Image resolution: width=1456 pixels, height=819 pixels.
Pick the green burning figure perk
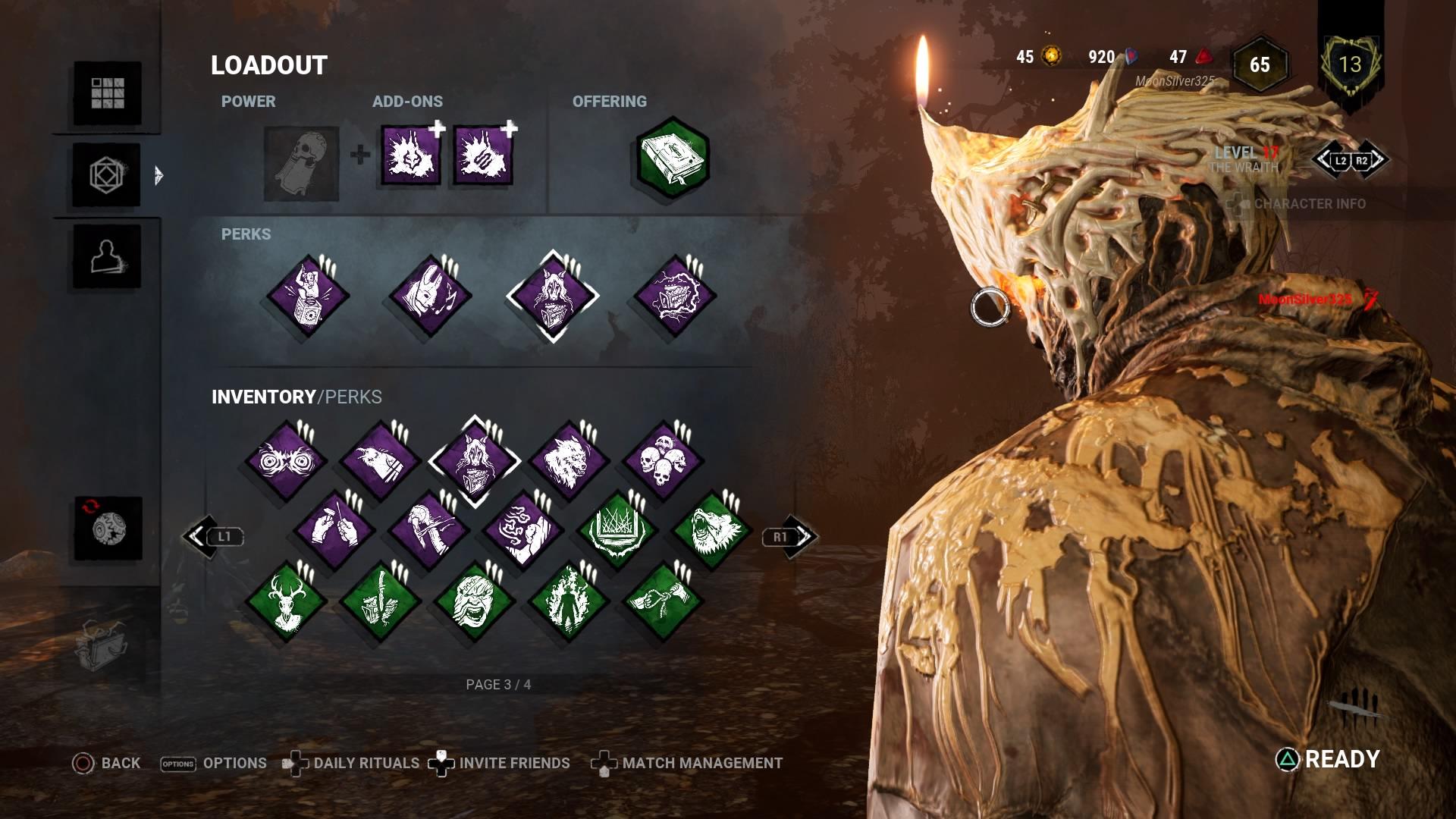tap(569, 601)
